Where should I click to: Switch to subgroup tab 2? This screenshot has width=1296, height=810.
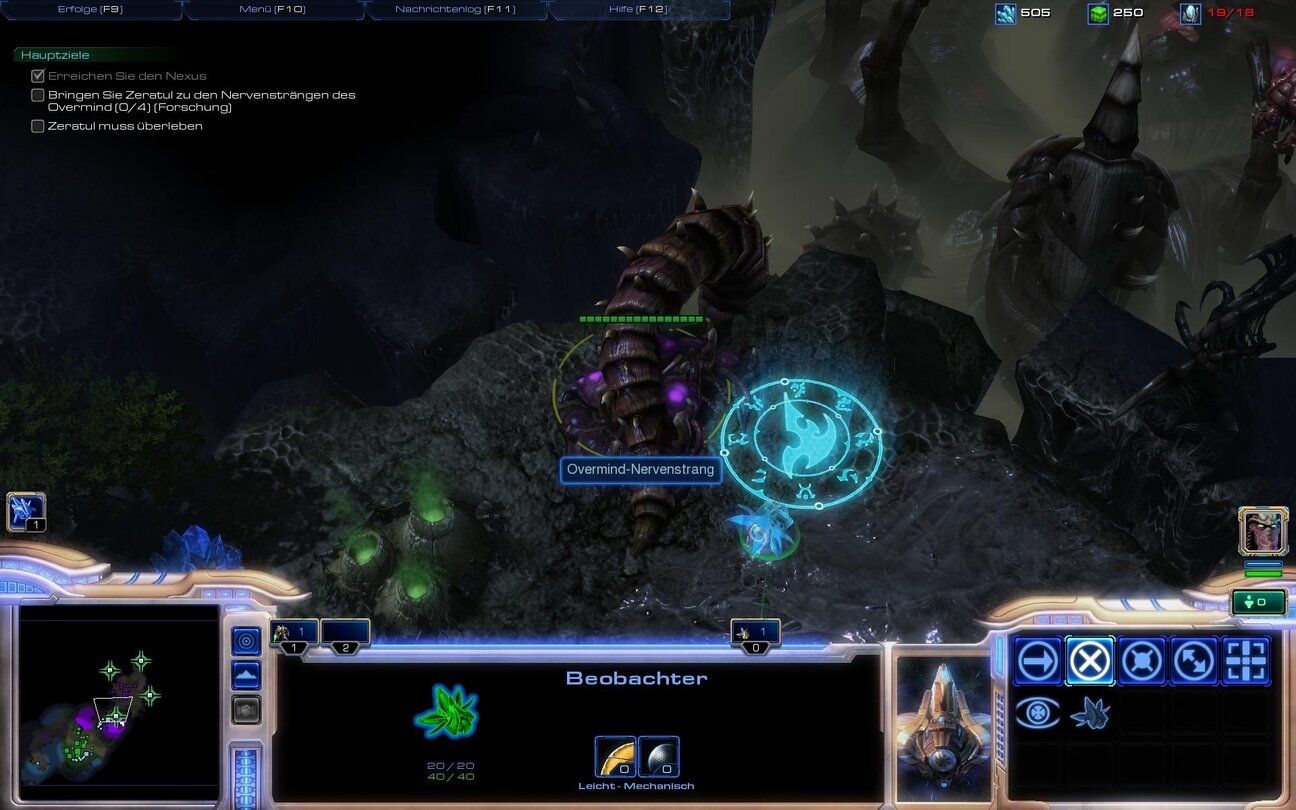(345, 632)
